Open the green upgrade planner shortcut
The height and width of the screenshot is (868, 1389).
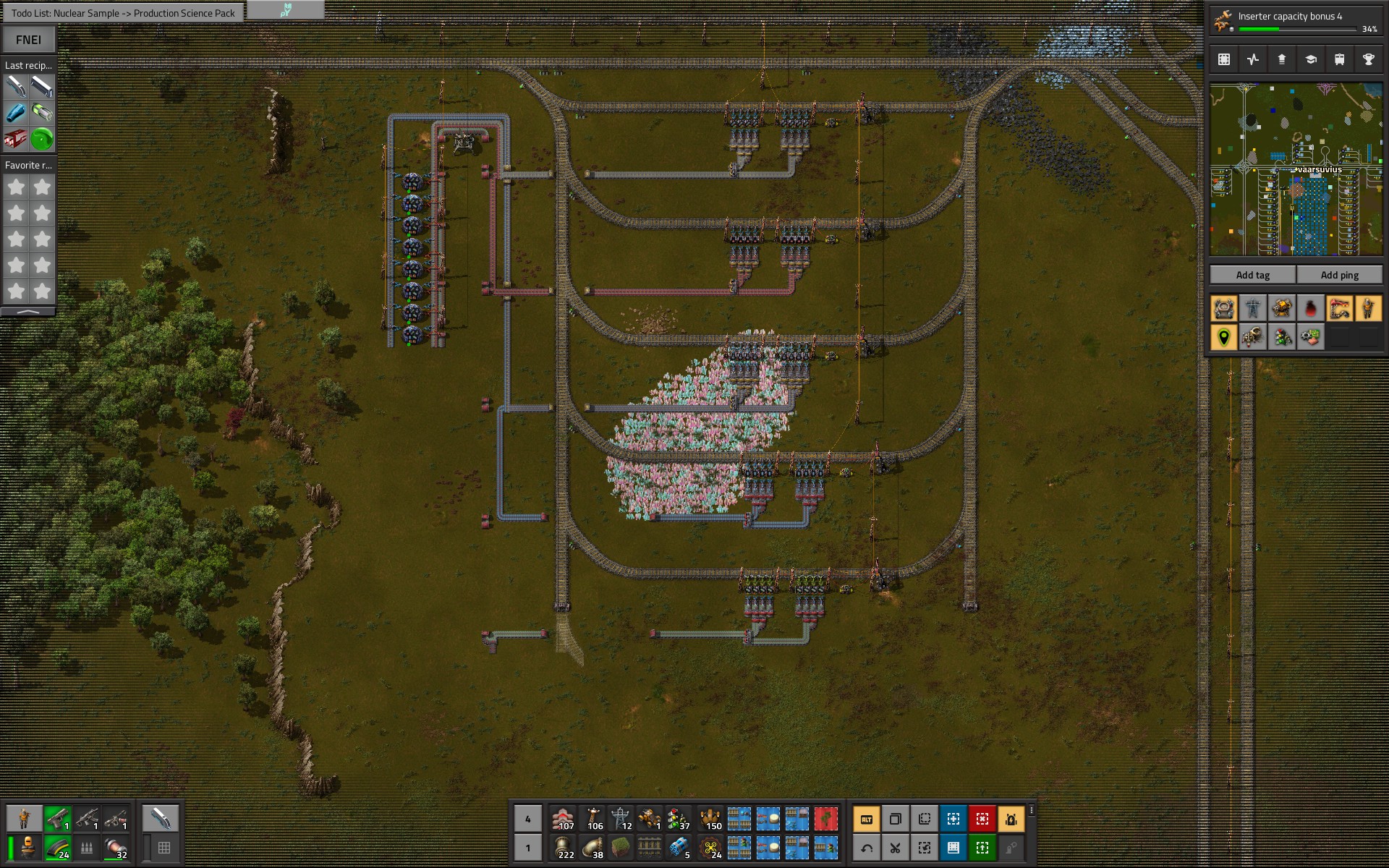(x=982, y=848)
